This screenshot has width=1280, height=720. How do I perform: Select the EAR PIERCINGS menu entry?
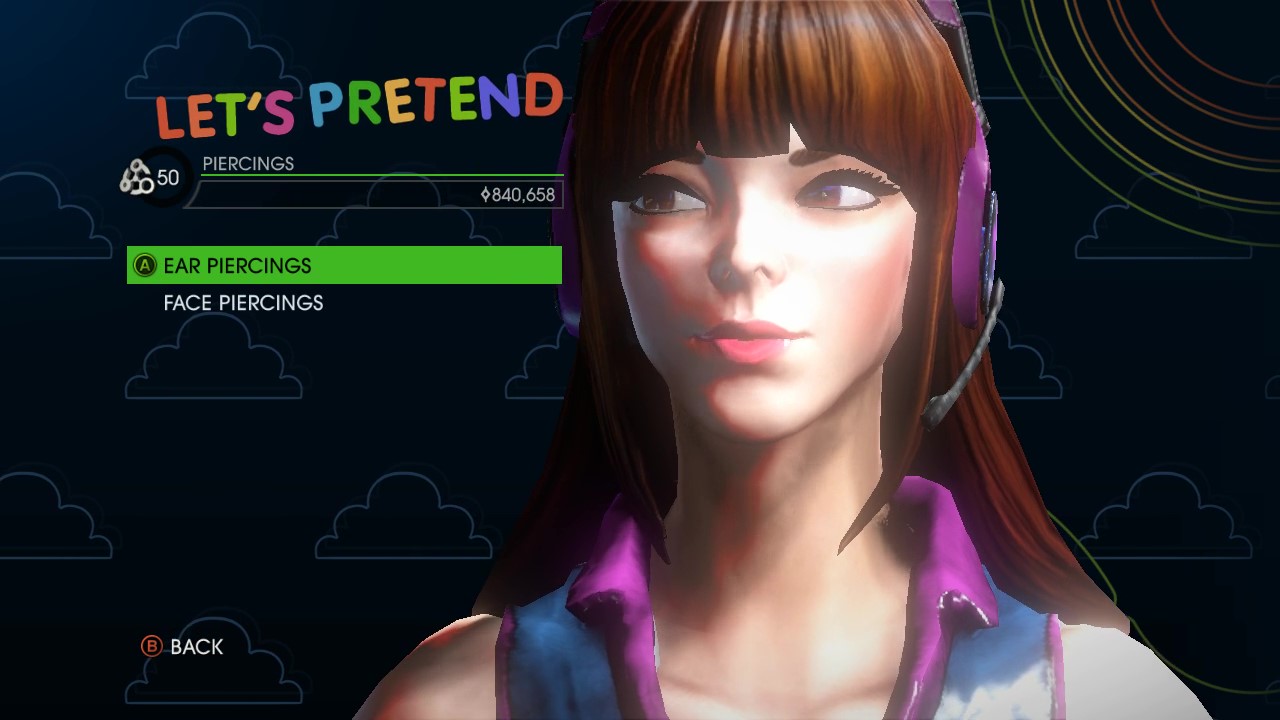pos(240,266)
